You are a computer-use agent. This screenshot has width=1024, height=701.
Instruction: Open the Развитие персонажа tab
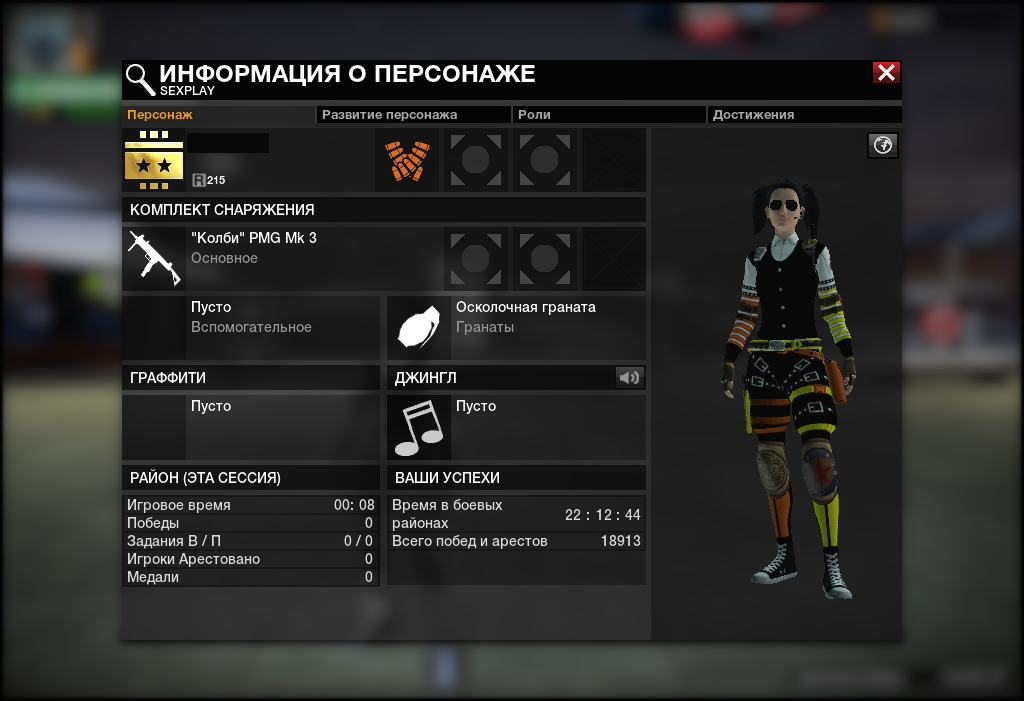[389, 115]
